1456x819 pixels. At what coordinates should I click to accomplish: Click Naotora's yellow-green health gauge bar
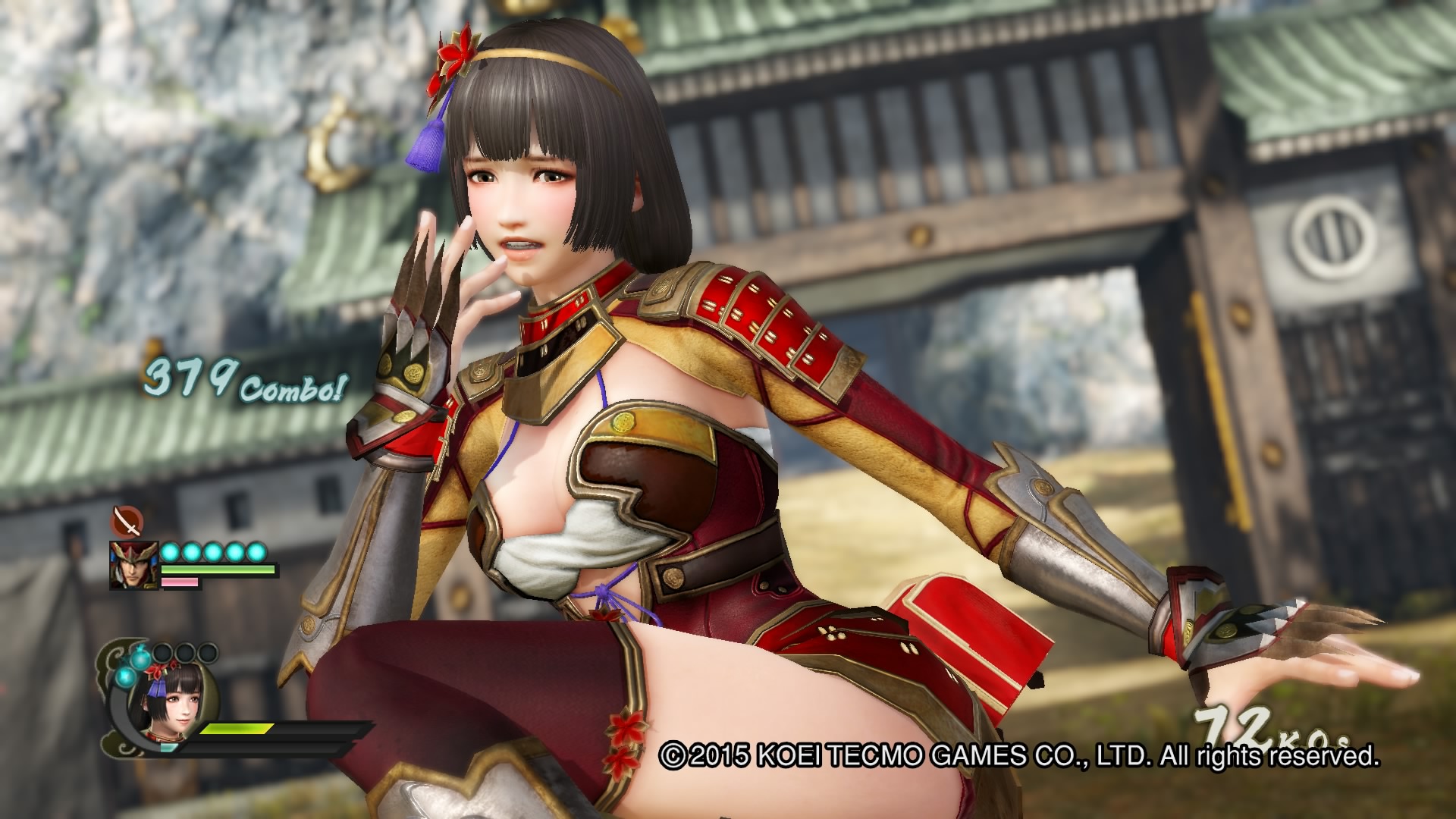point(236,729)
